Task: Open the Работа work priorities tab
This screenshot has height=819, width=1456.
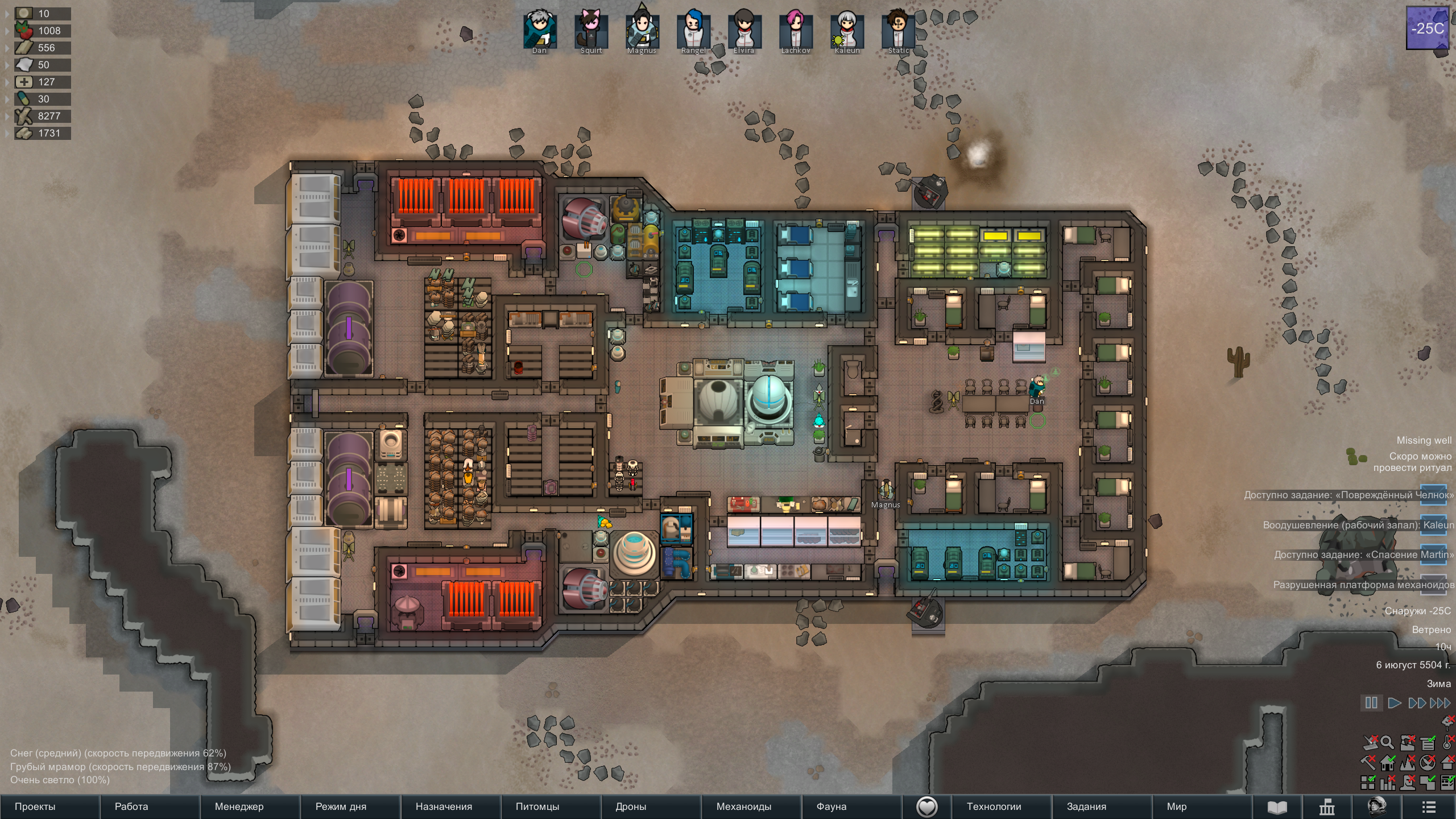Action: (x=131, y=806)
